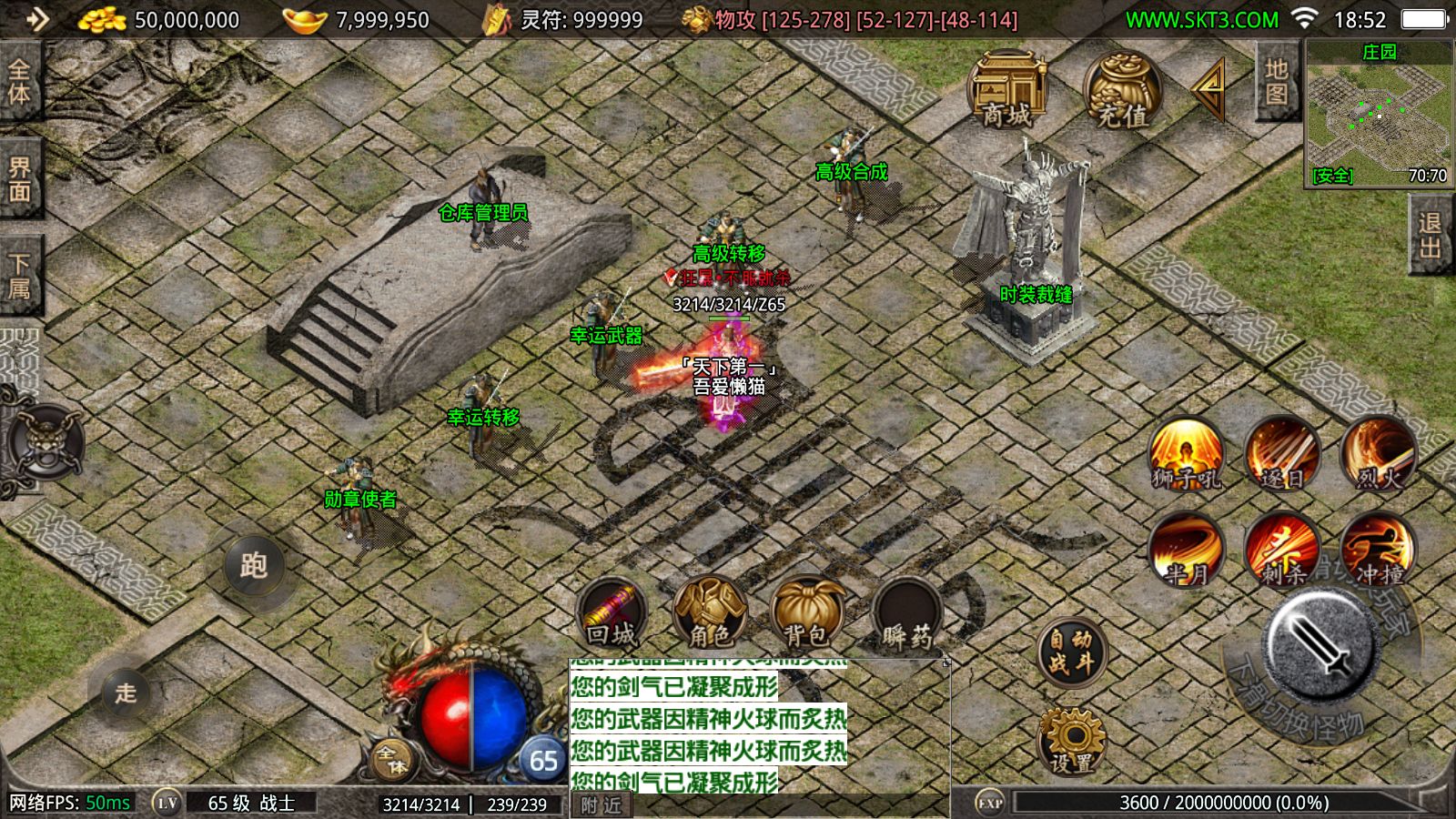Activate the 烈火 skill
1456x819 pixels.
1378,453
